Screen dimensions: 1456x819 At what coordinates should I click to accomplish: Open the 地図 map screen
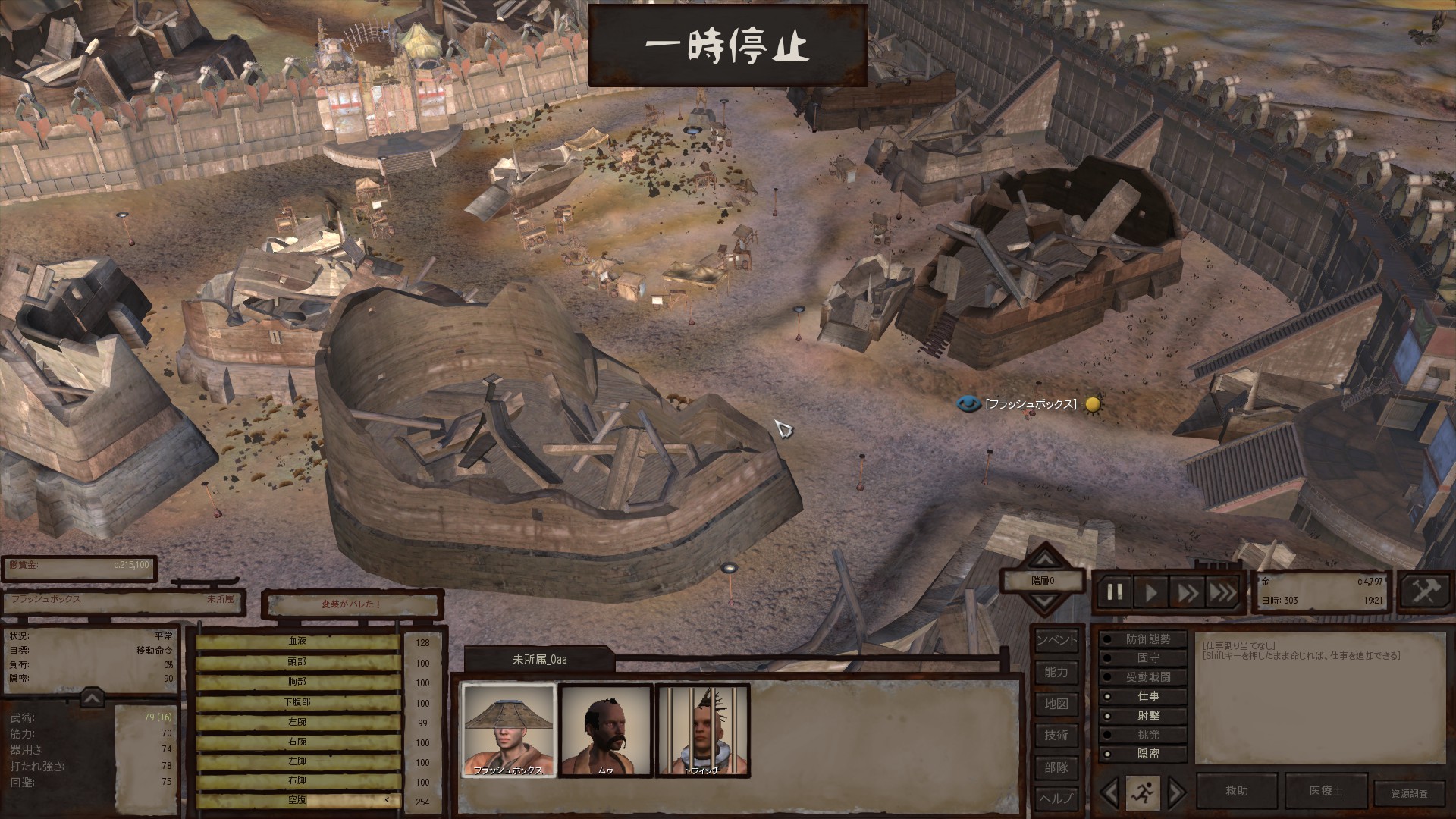point(1056,704)
